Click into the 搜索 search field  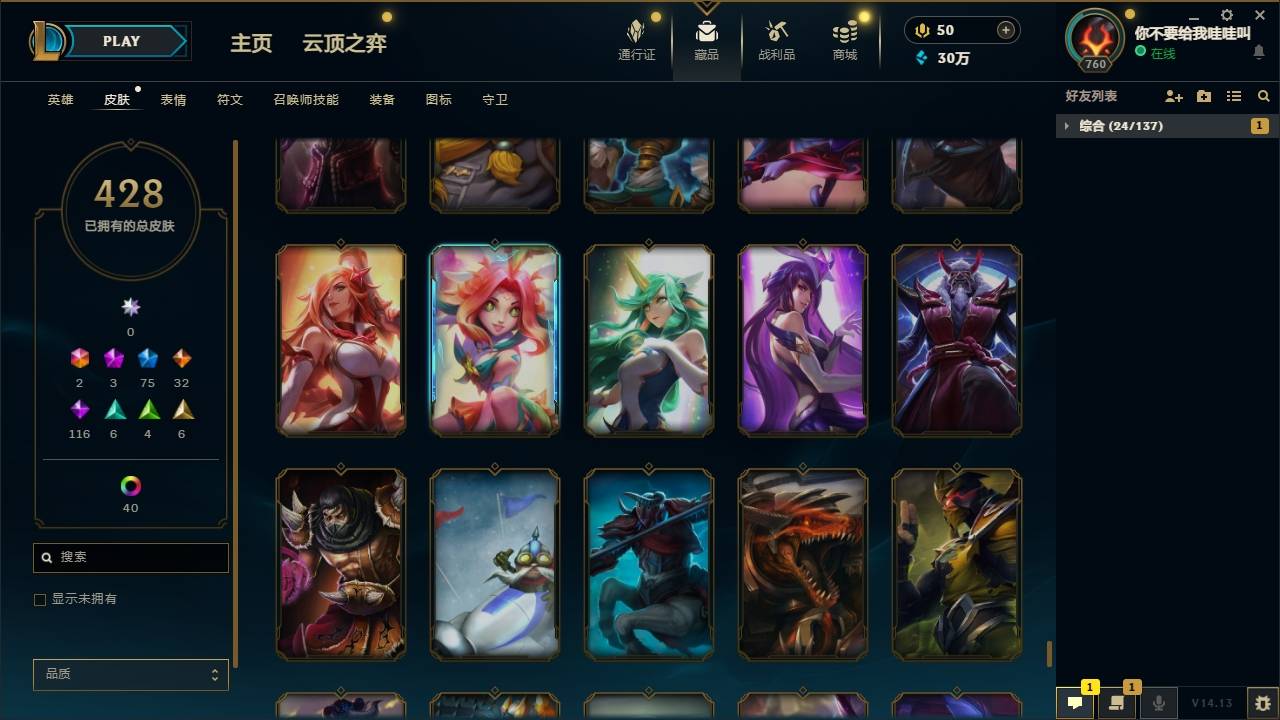[130, 557]
